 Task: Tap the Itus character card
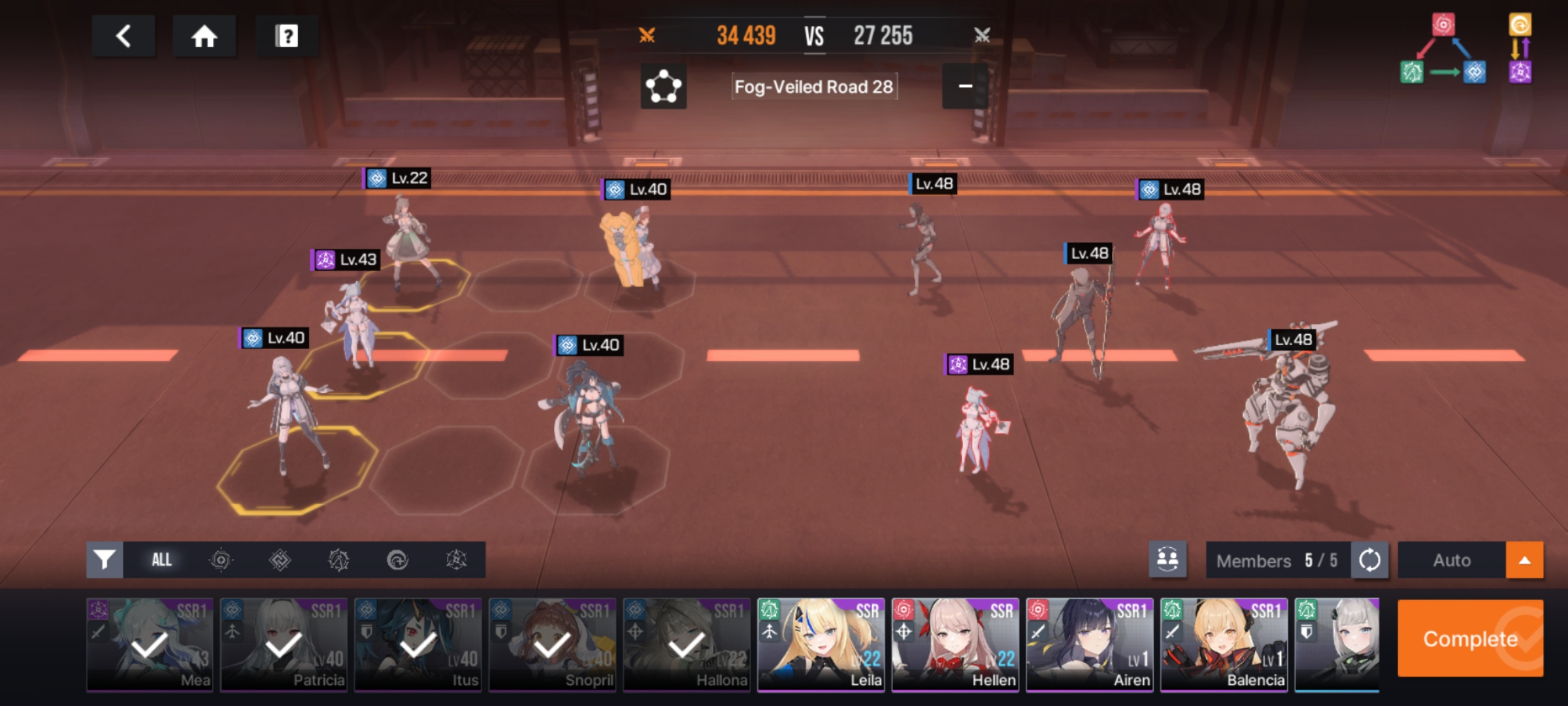click(x=418, y=645)
